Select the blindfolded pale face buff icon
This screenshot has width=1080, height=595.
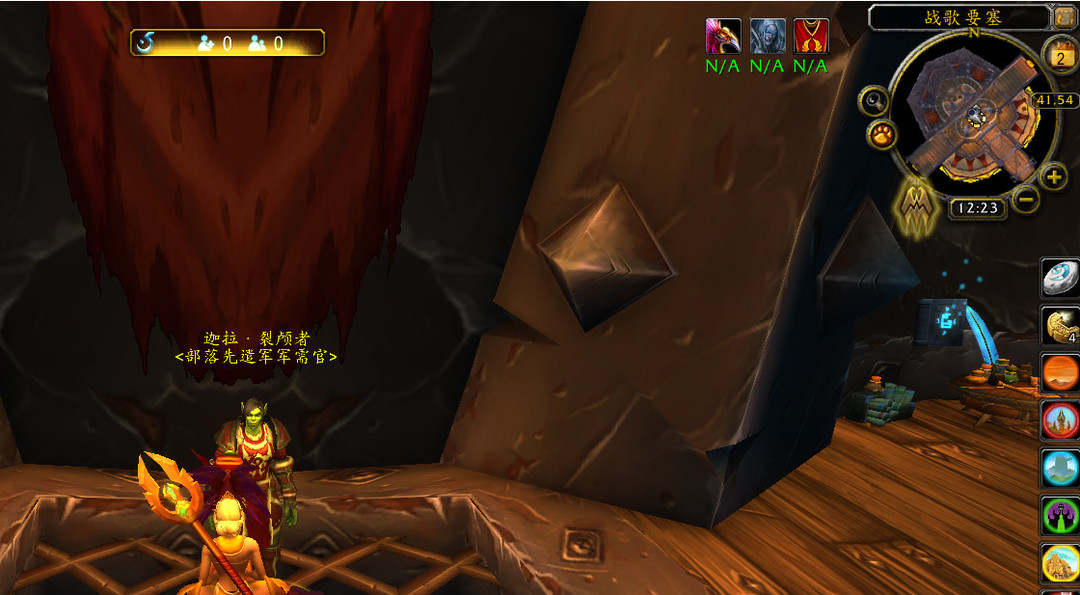[x=767, y=36]
